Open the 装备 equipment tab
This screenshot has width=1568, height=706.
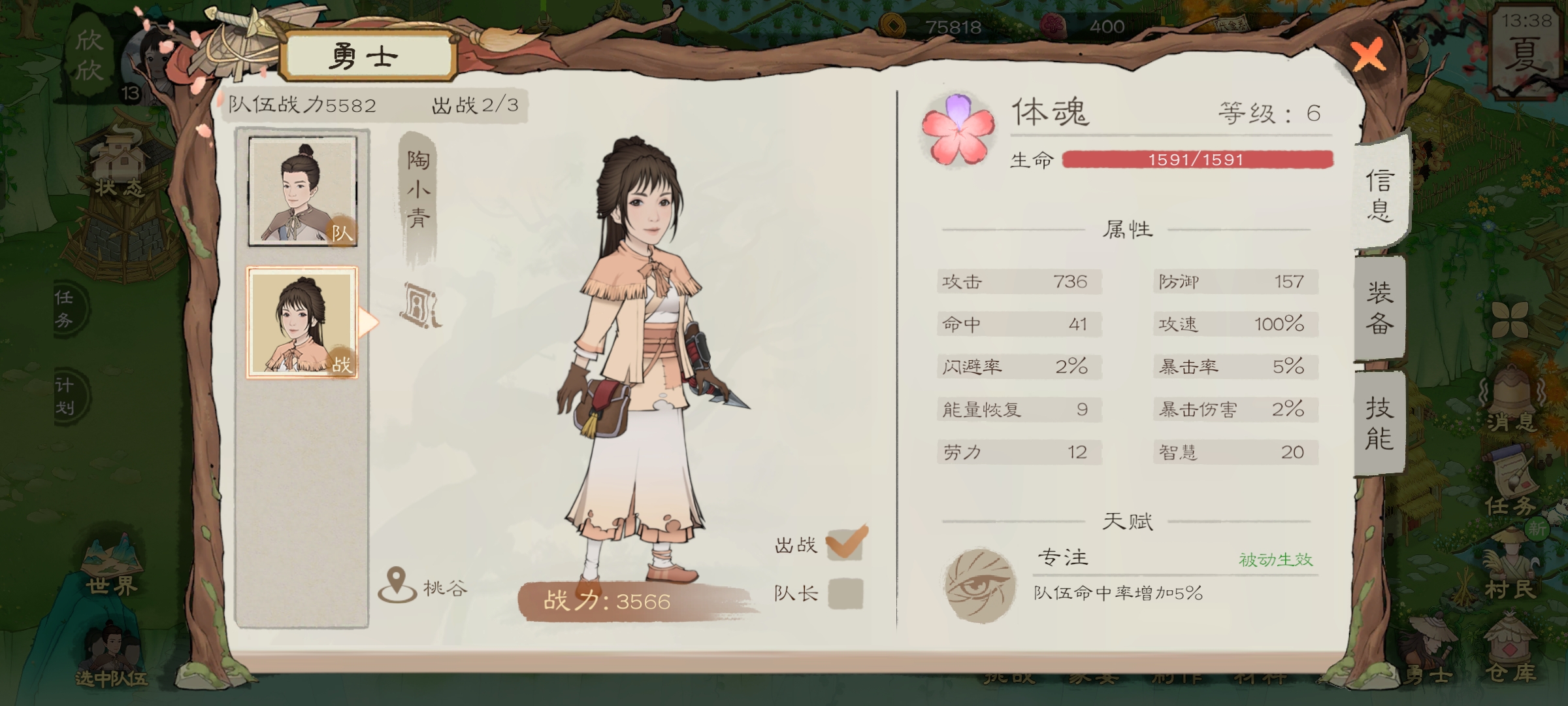coord(1380,307)
